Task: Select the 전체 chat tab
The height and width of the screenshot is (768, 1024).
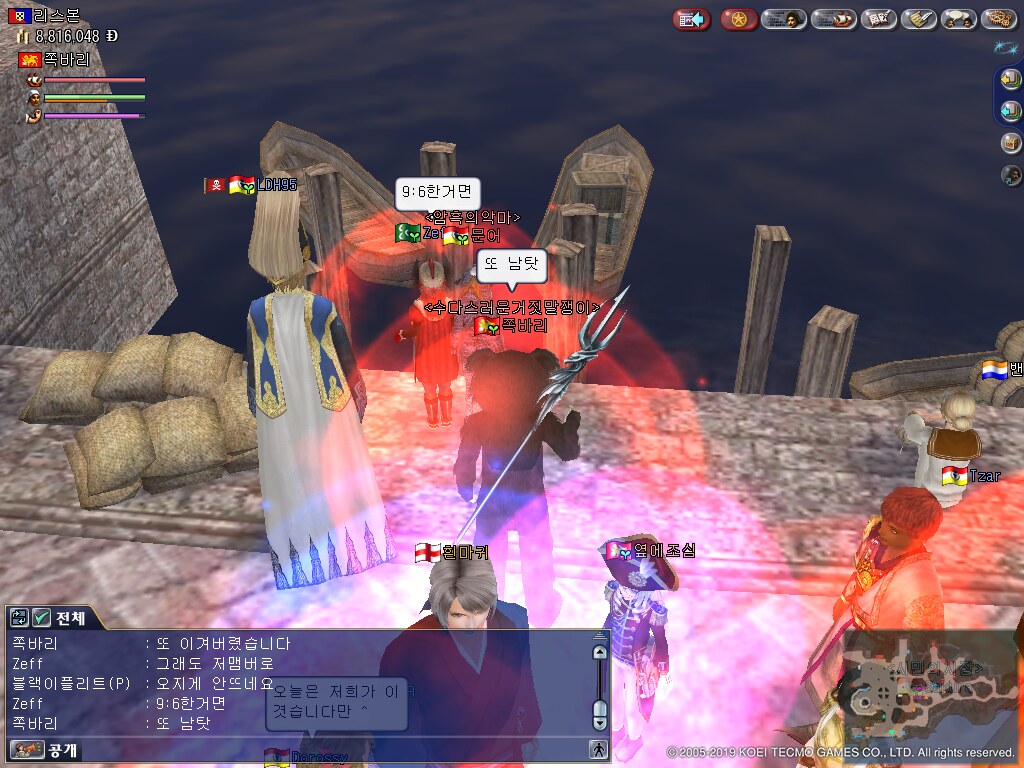Action: [x=71, y=618]
